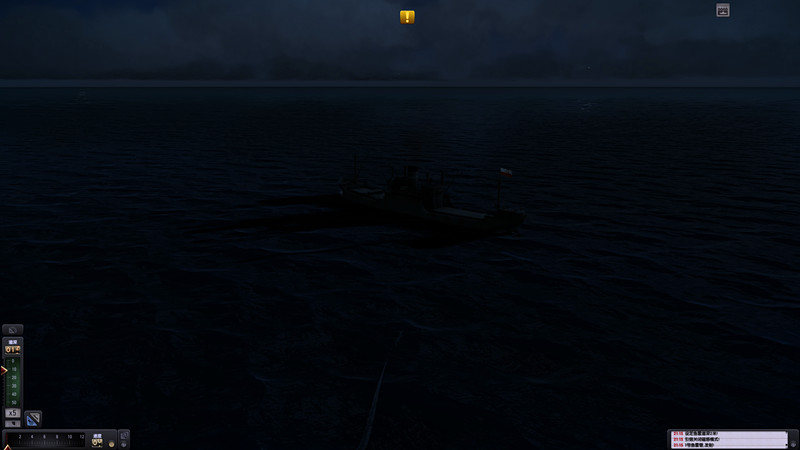Open the blue triangle ruler navigation tool
800x450 pixels.
click(x=33, y=418)
